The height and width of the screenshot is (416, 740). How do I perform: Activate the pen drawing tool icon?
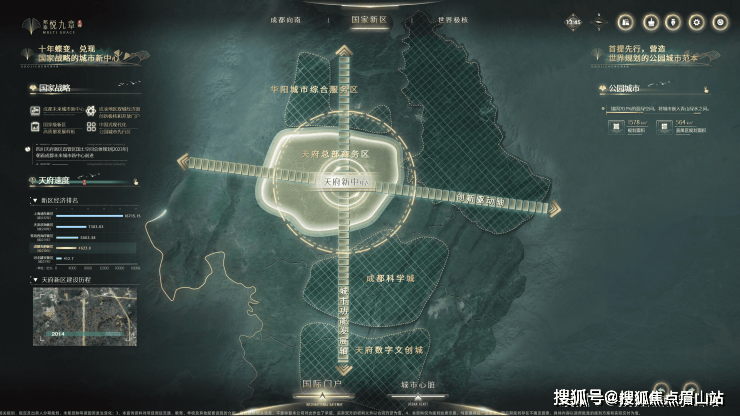click(675, 20)
